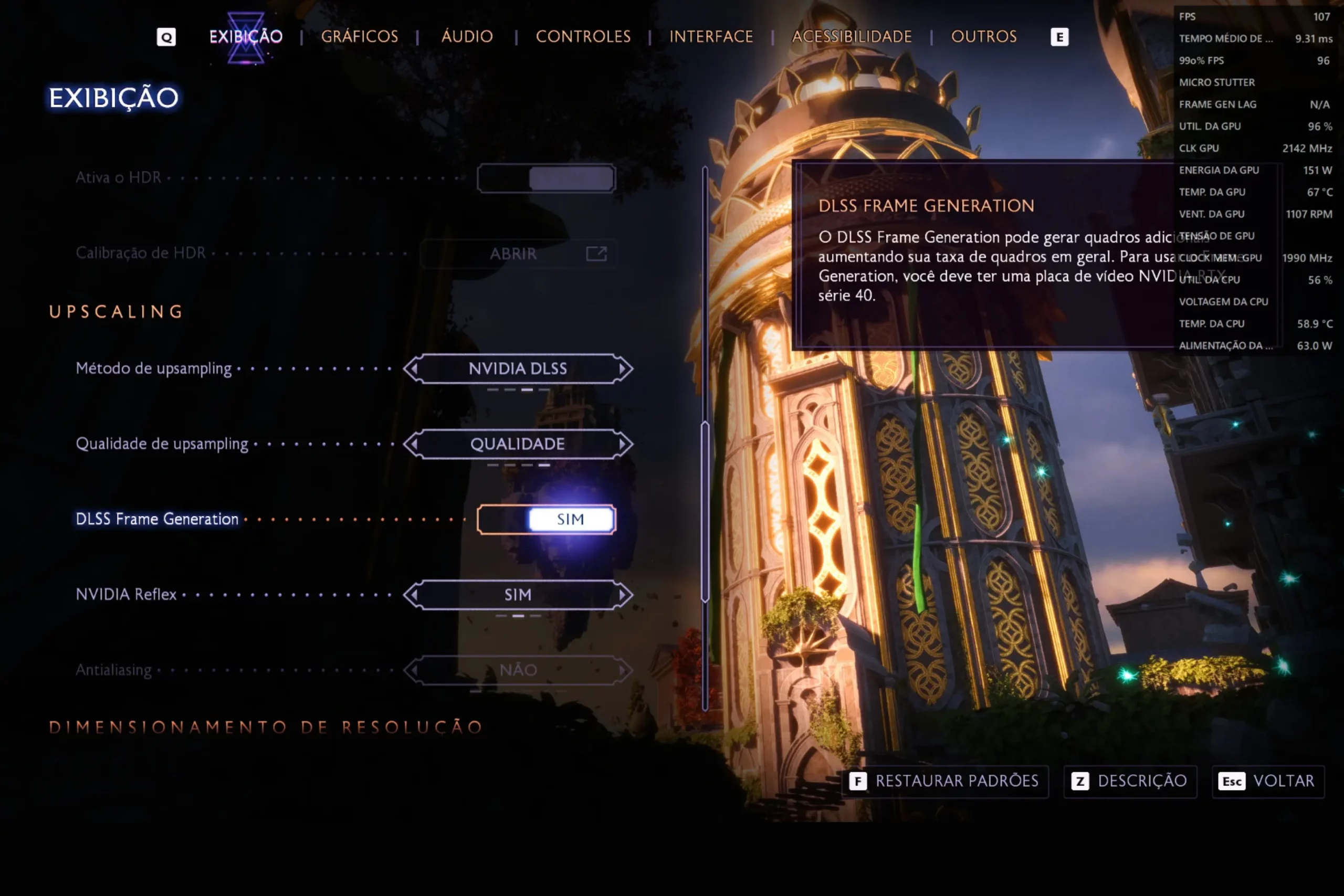Increase Qualidade de upsampling with right arrow
This screenshot has width=1344, height=896.
pyautogui.click(x=623, y=444)
